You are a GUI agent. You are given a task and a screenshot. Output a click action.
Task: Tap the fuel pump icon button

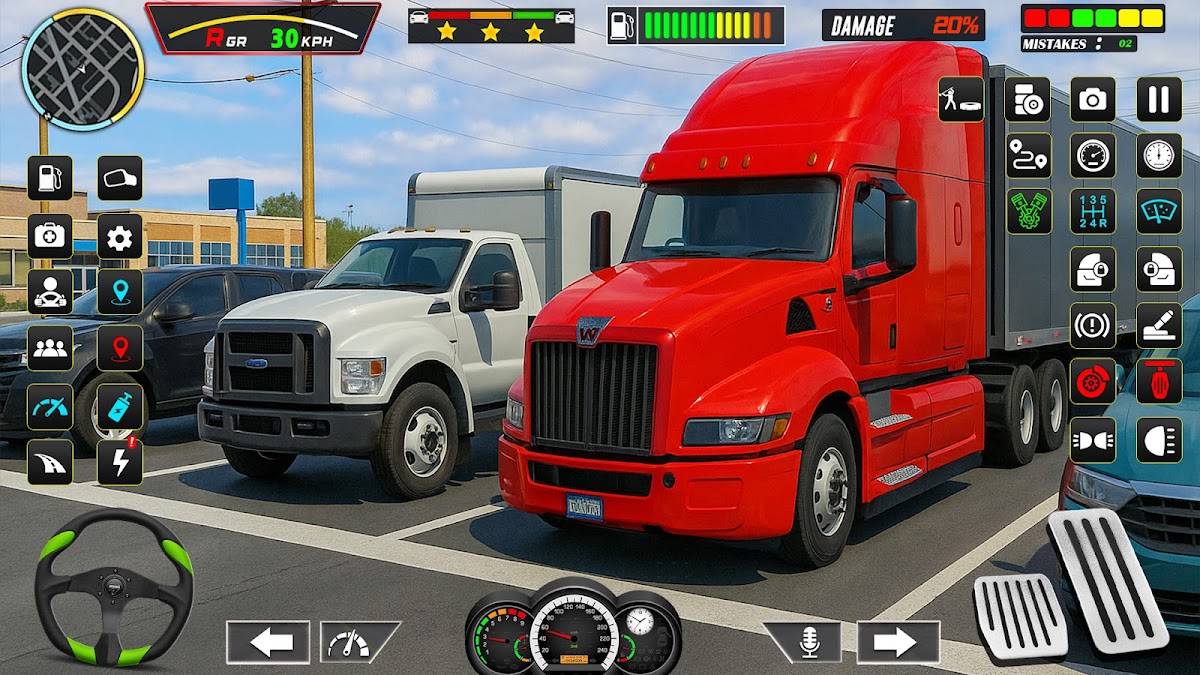tap(49, 178)
